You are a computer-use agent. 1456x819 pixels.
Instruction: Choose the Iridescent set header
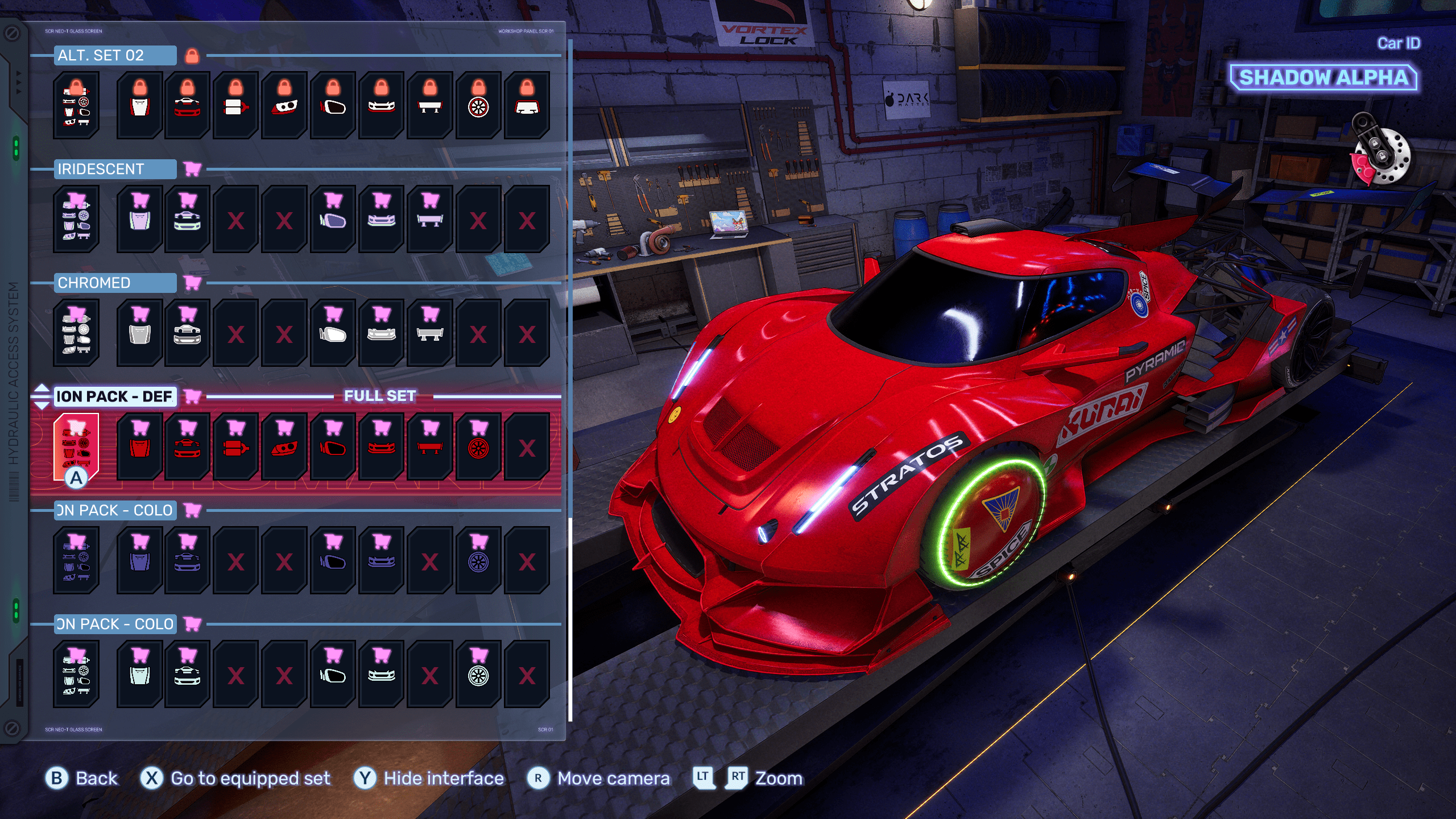coord(115,169)
